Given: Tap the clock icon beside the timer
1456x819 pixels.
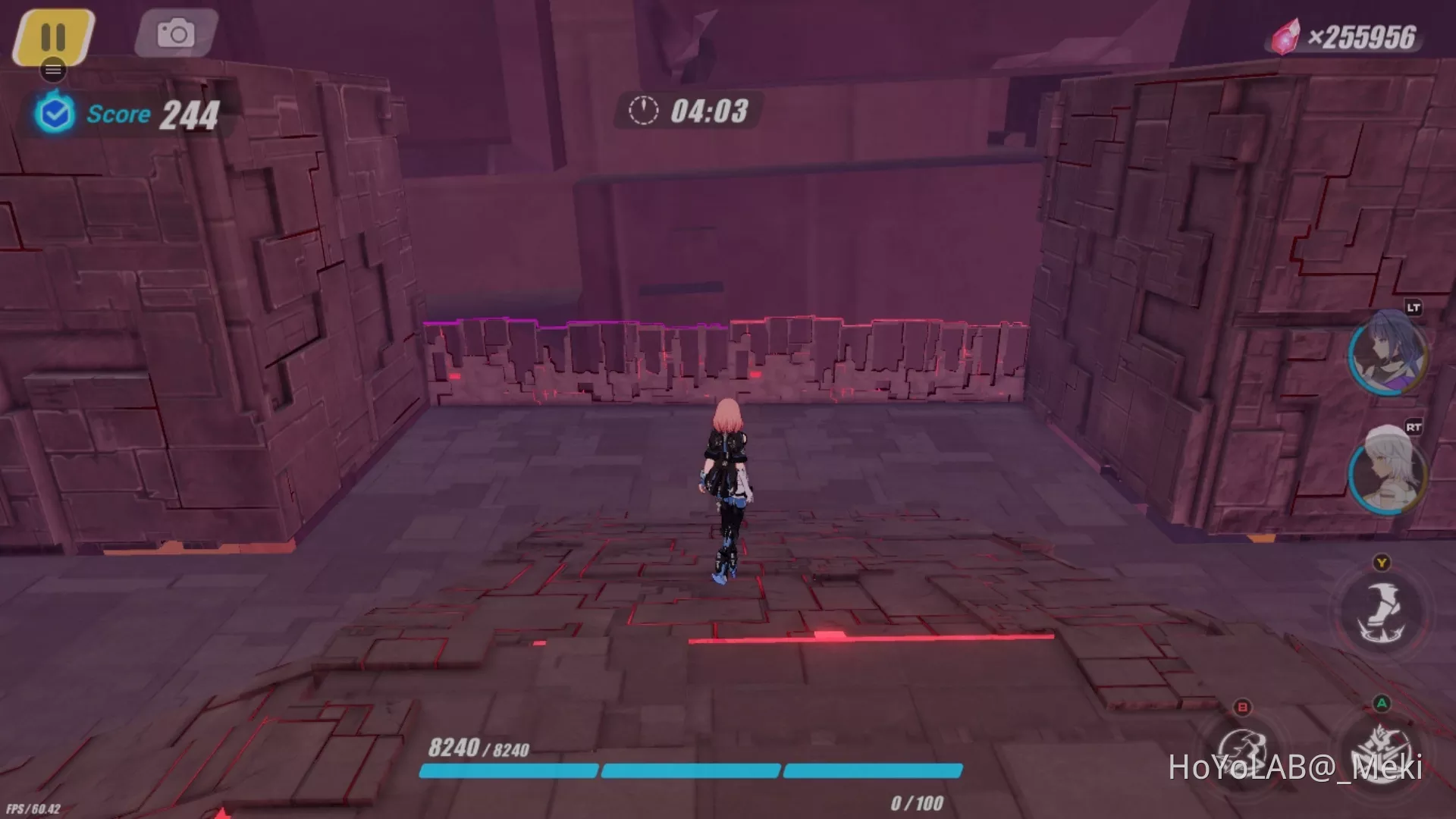Looking at the screenshot, I should point(642,111).
